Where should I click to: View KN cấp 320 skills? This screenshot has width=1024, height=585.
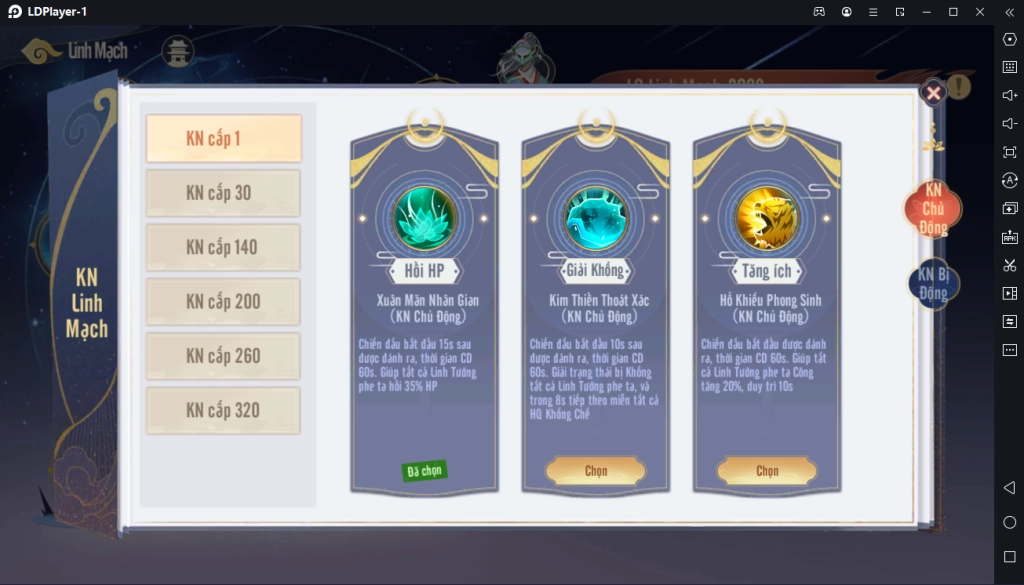coord(223,410)
